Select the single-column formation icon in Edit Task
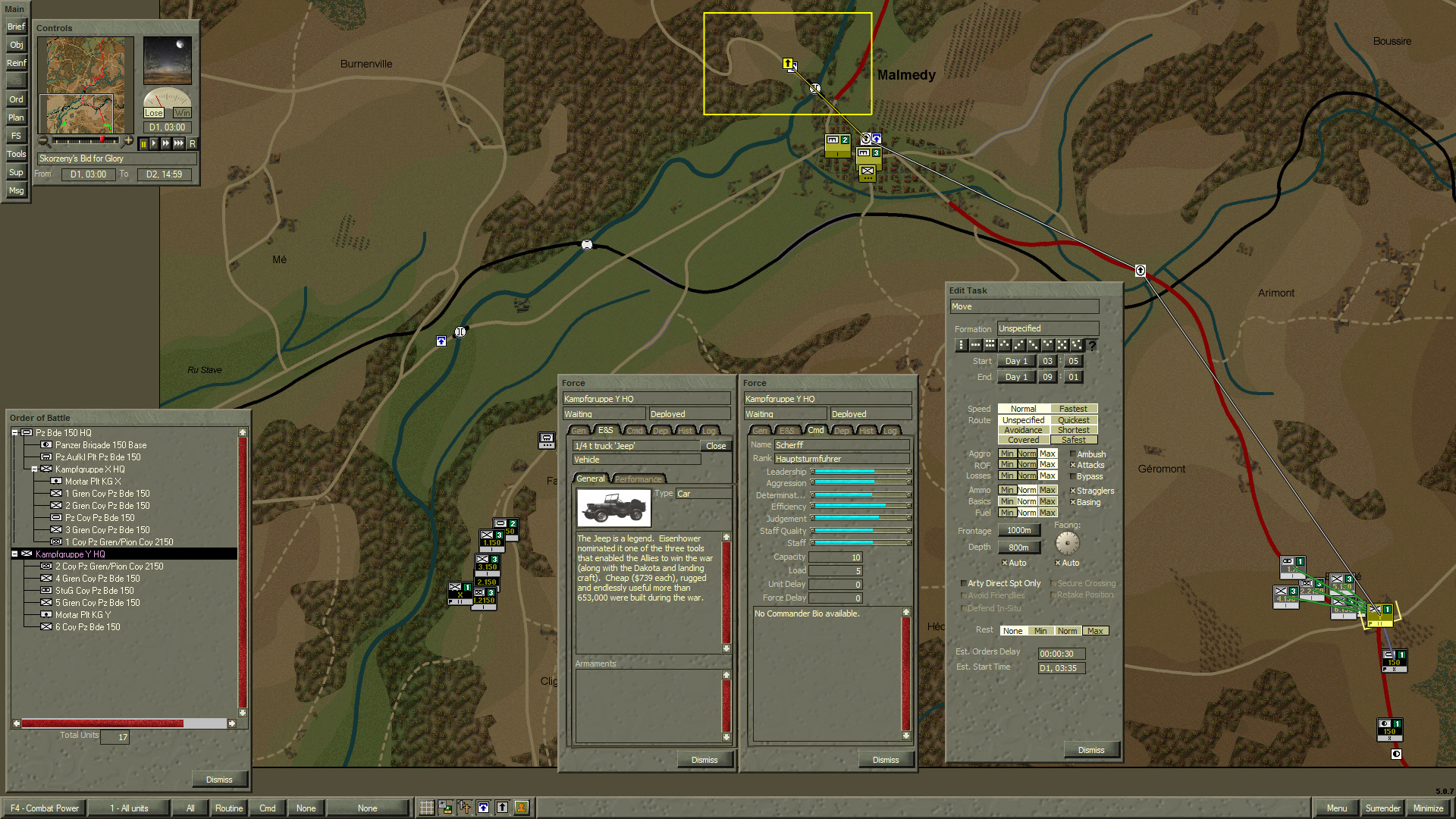The width and height of the screenshot is (1456, 819). [960, 345]
